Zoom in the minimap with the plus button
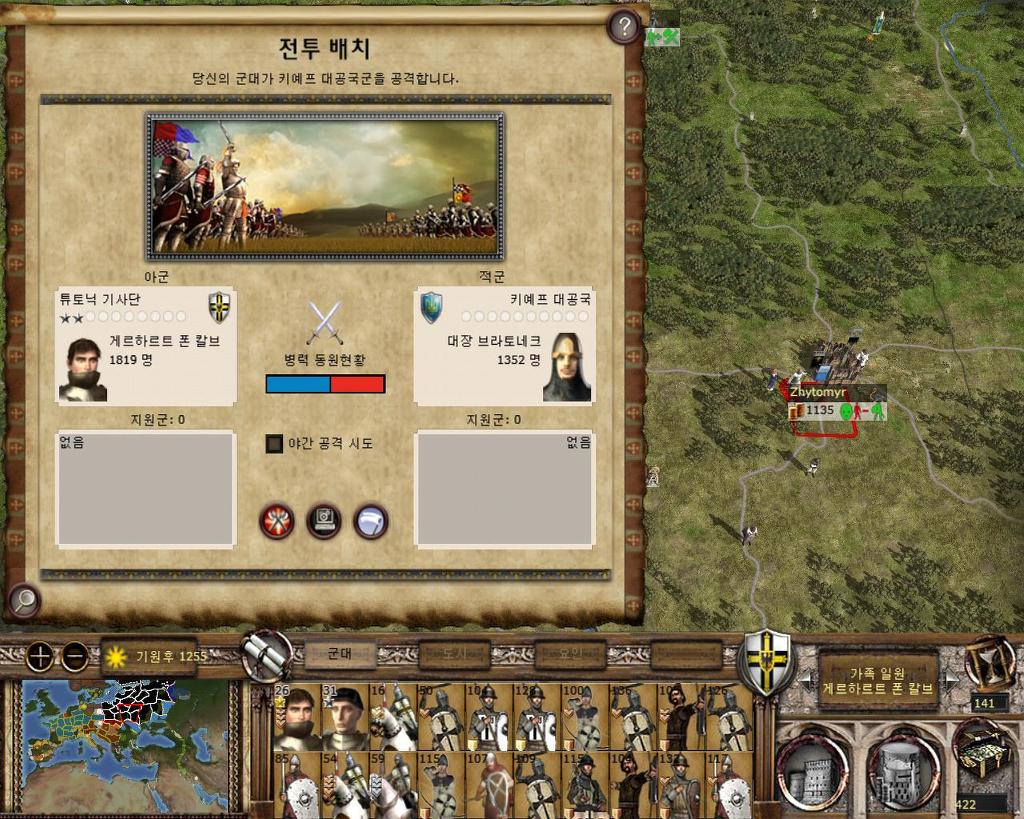The height and width of the screenshot is (819, 1024). (39, 657)
